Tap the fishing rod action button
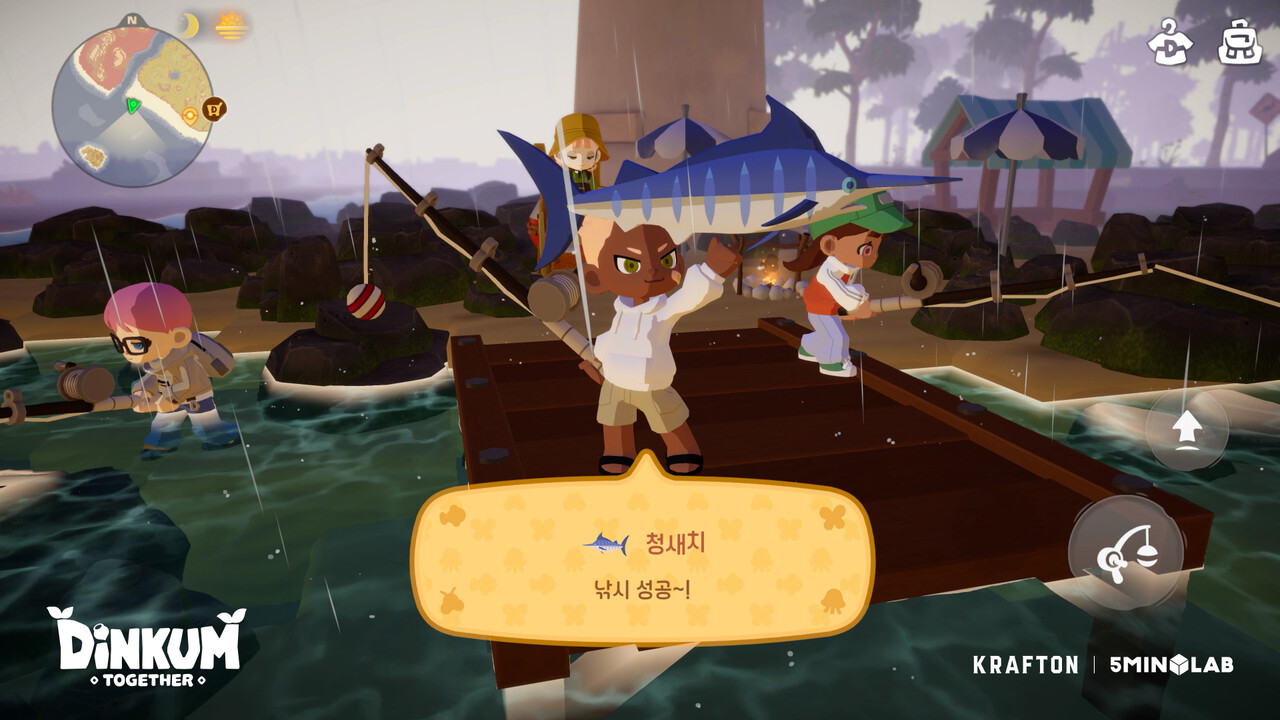 [1126, 553]
